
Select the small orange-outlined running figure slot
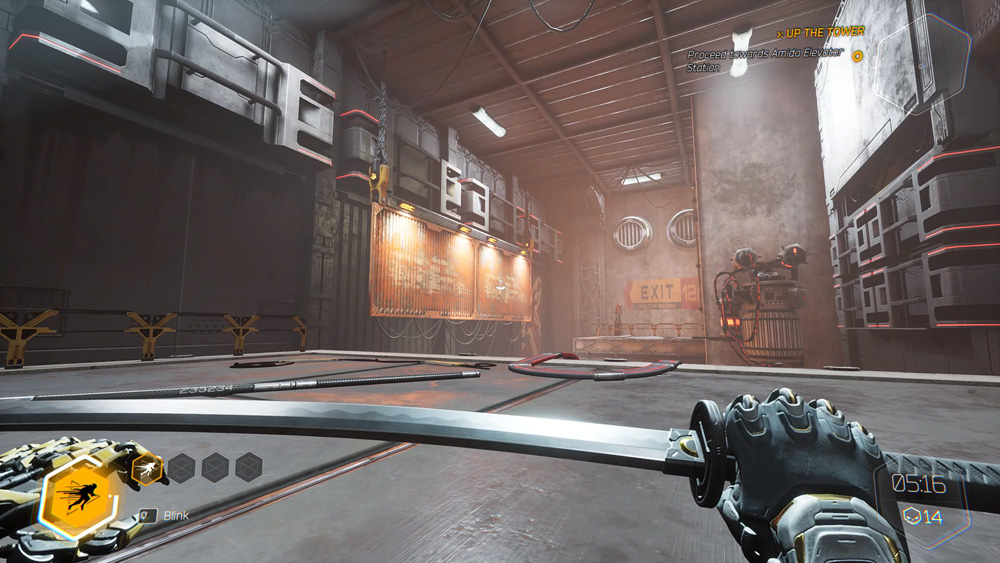[x=148, y=467]
